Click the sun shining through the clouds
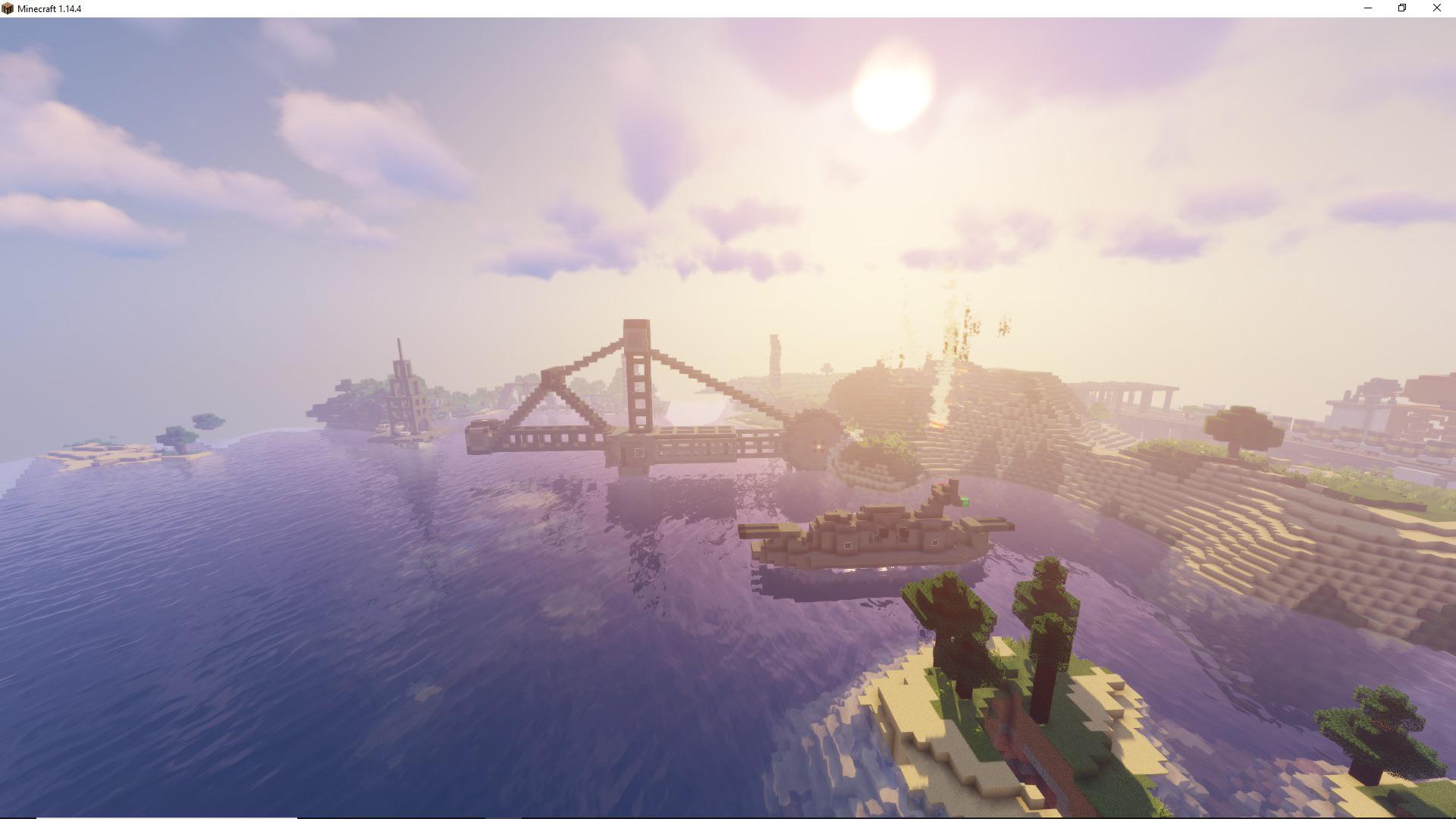 (x=895, y=99)
